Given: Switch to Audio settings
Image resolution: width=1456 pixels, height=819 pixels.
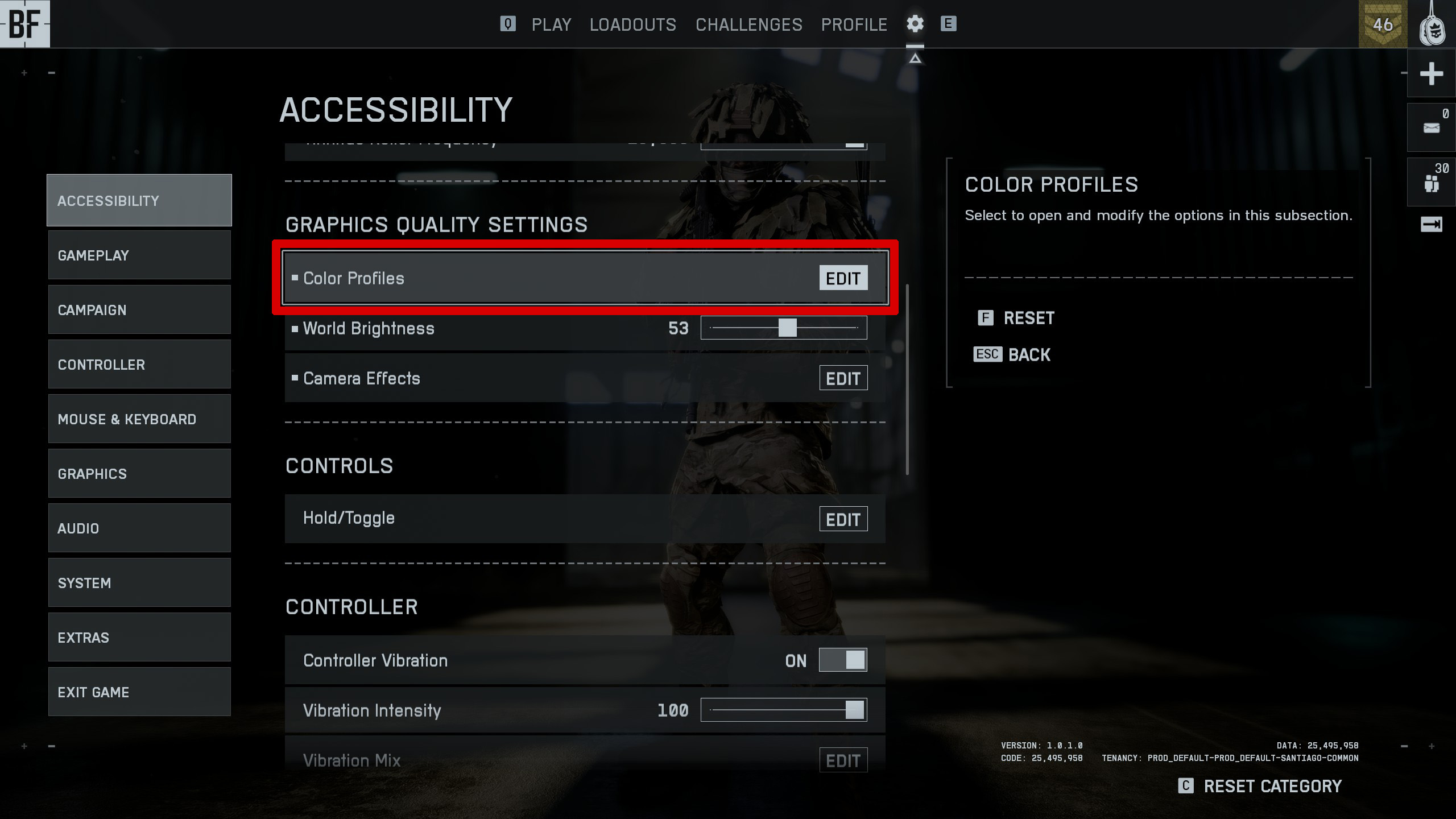Looking at the screenshot, I should tap(139, 528).
